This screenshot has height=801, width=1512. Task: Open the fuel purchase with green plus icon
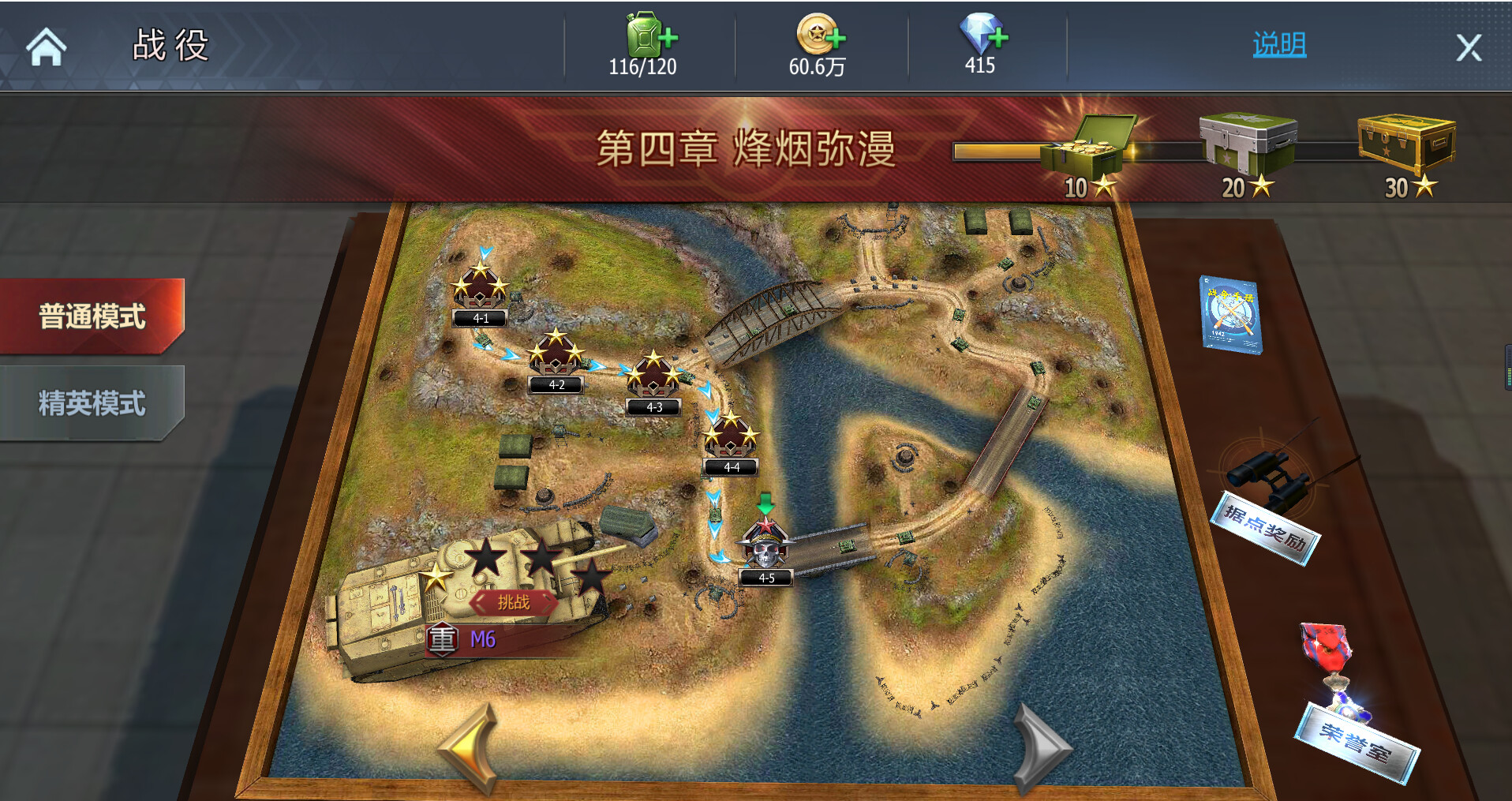tap(649, 36)
